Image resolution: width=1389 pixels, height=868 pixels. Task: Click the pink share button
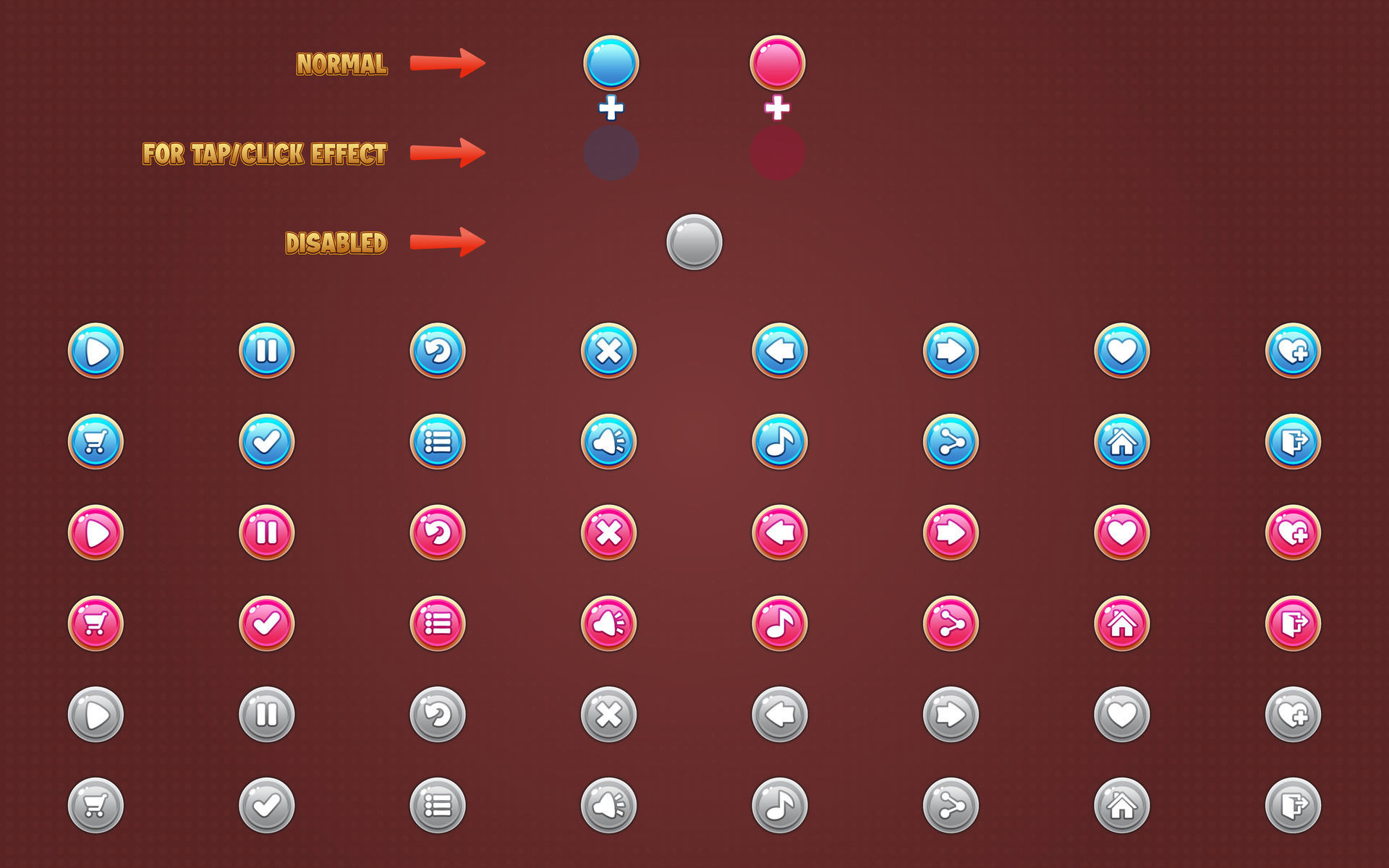[950, 623]
